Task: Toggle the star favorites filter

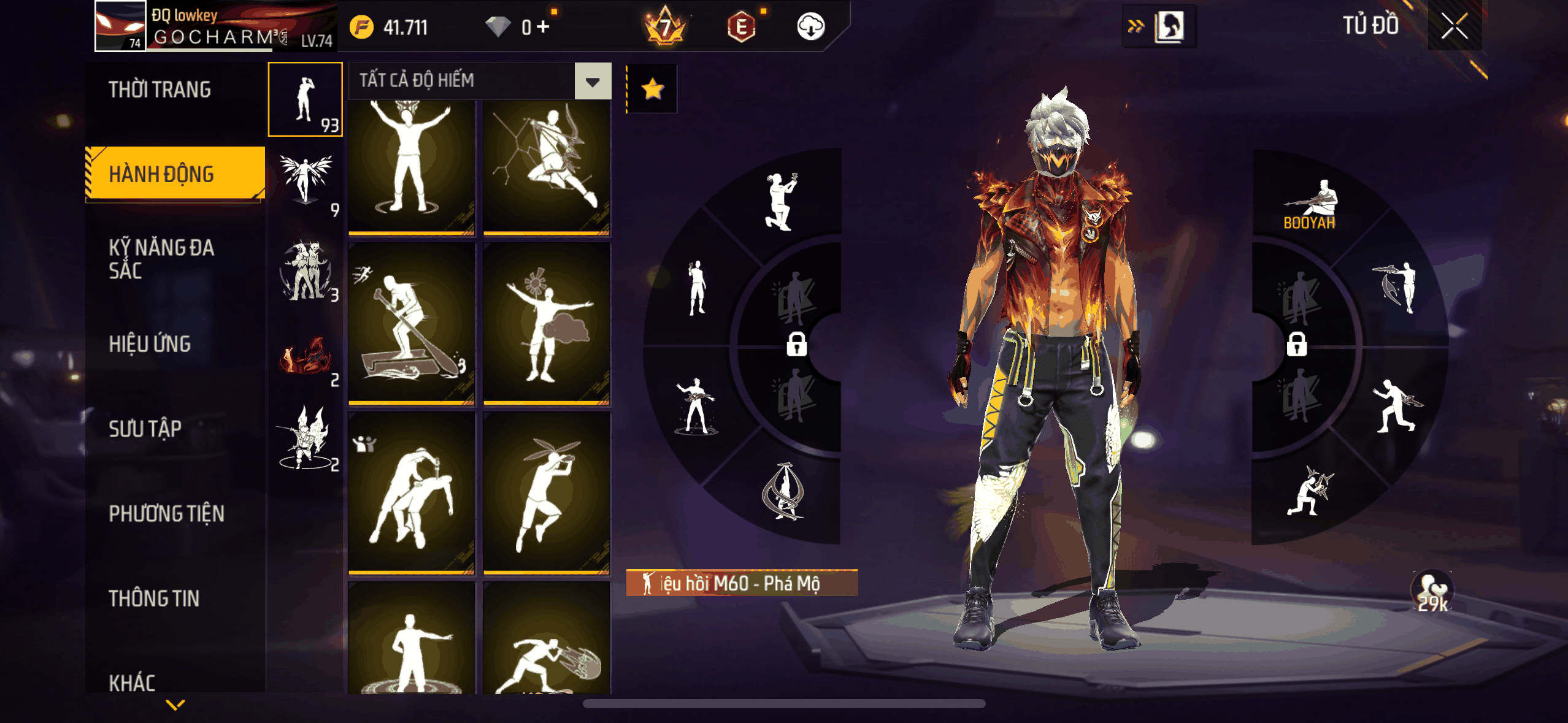Action: point(652,90)
